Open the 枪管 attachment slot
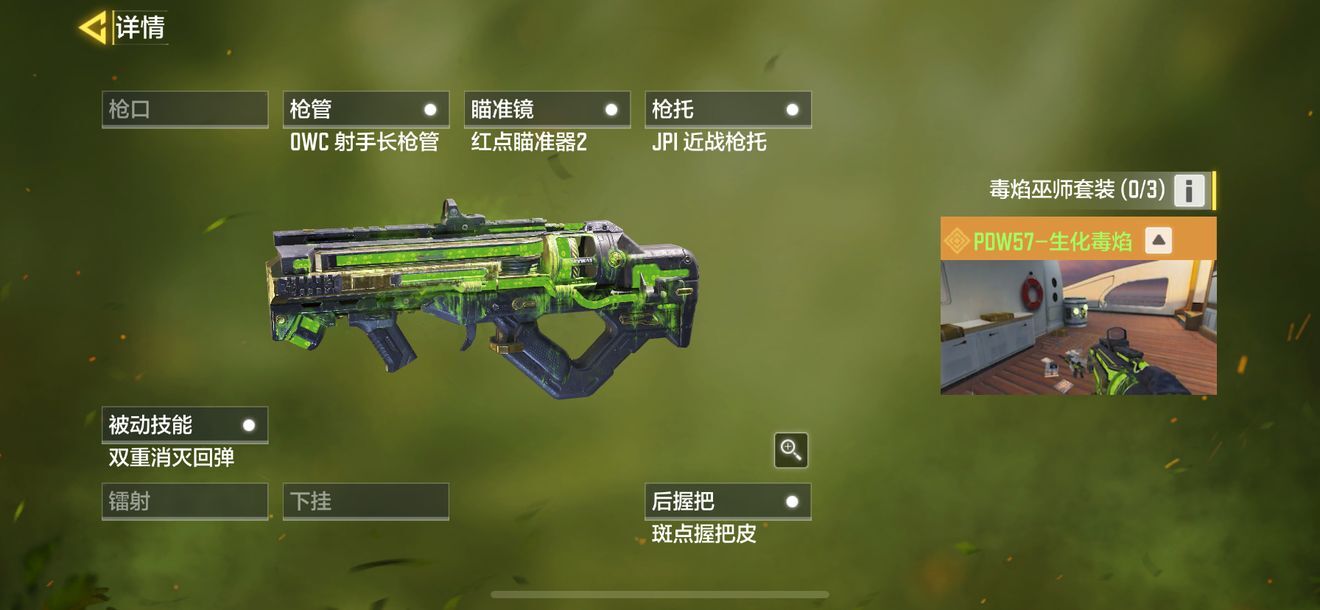This screenshot has height=610, width=1320. click(366, 109)
